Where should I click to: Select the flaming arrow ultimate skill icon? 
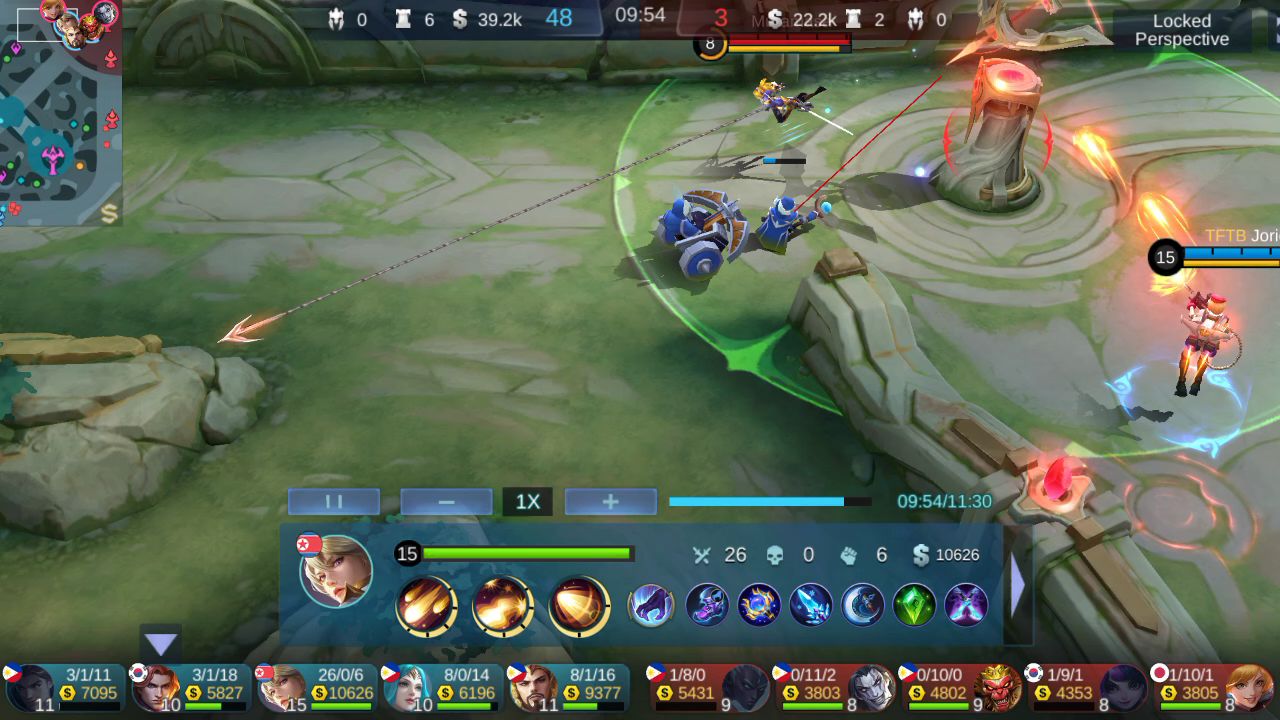(579, 606)
